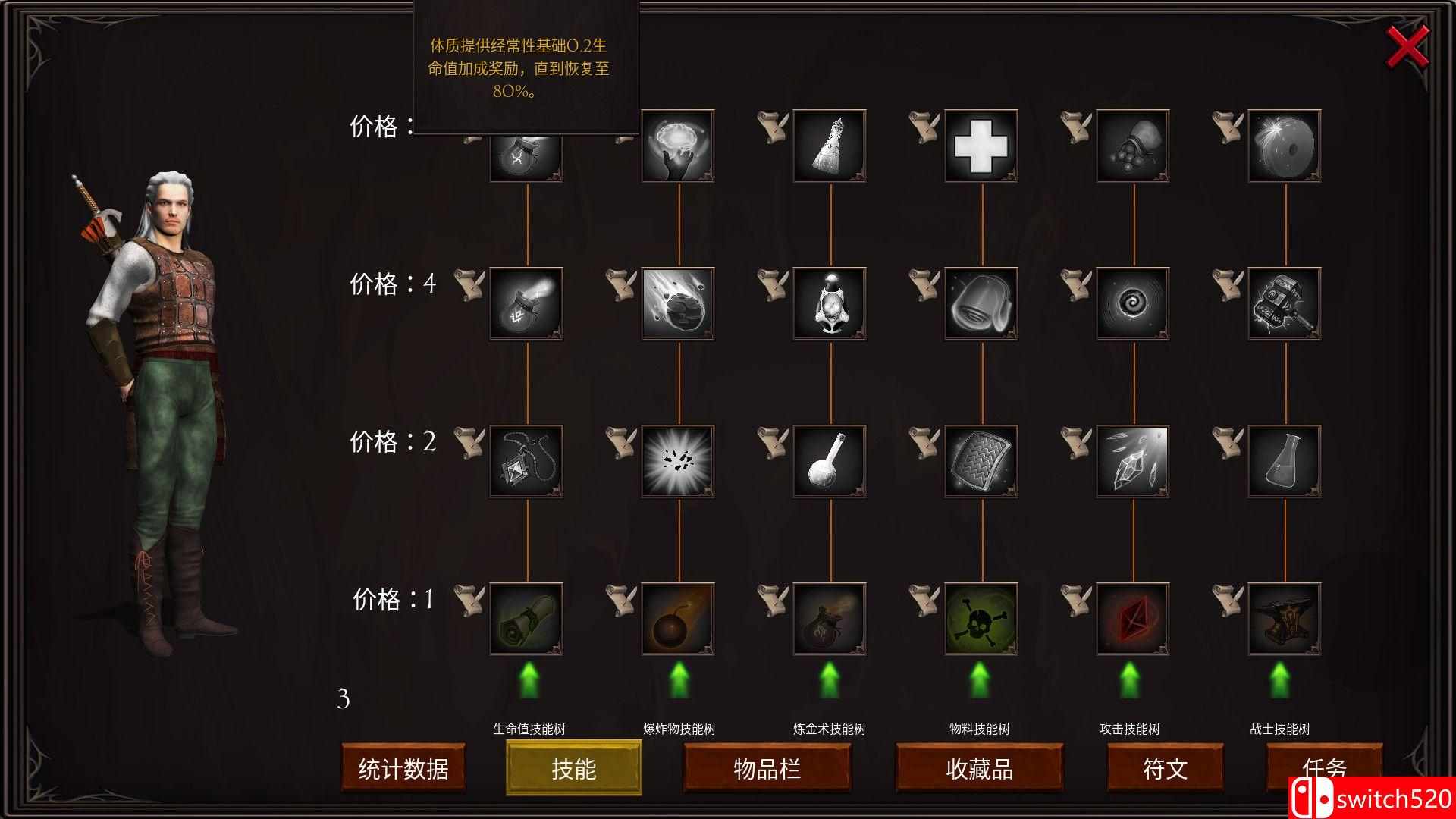Select the green poison skull skill in 物料技能树
Screen dimensions: 1456x819
tap(980, 618)
